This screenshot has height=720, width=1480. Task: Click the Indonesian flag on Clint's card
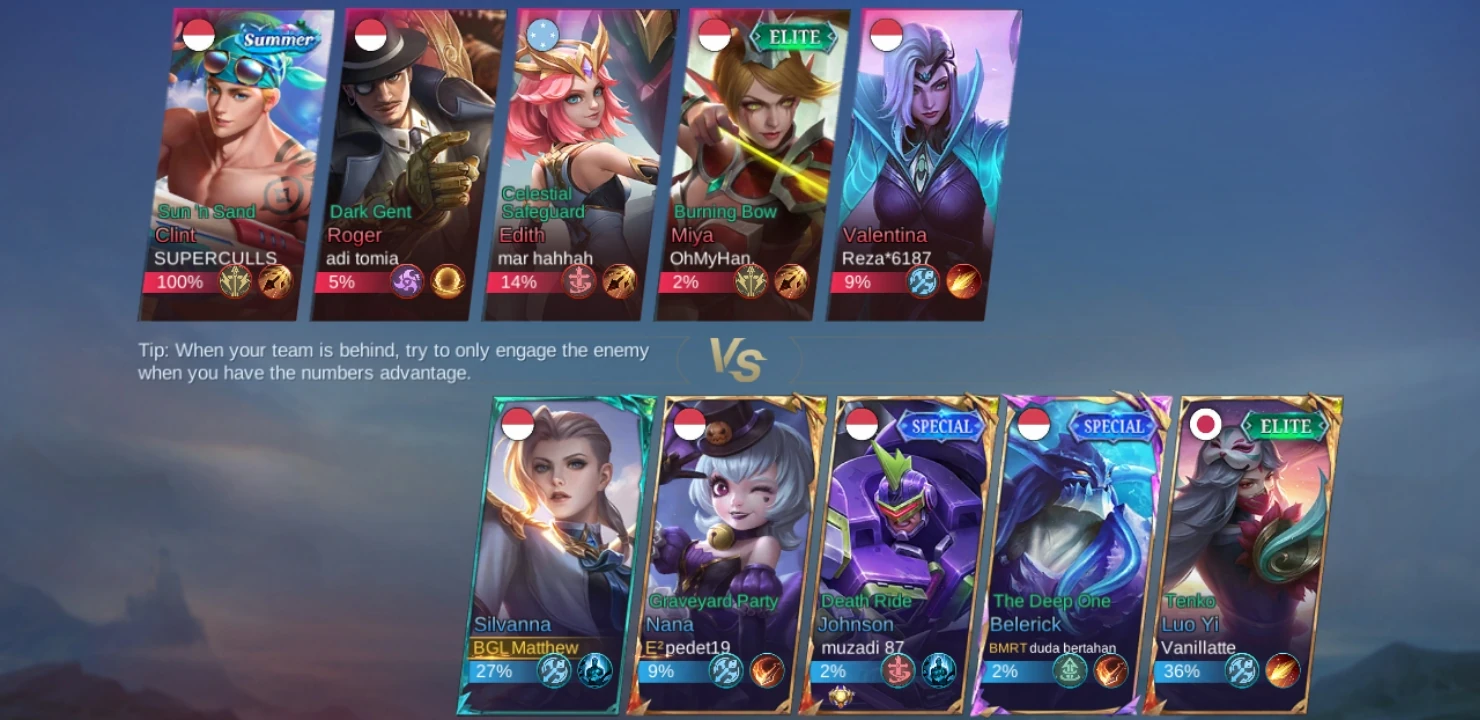click(x=199, y=33)
